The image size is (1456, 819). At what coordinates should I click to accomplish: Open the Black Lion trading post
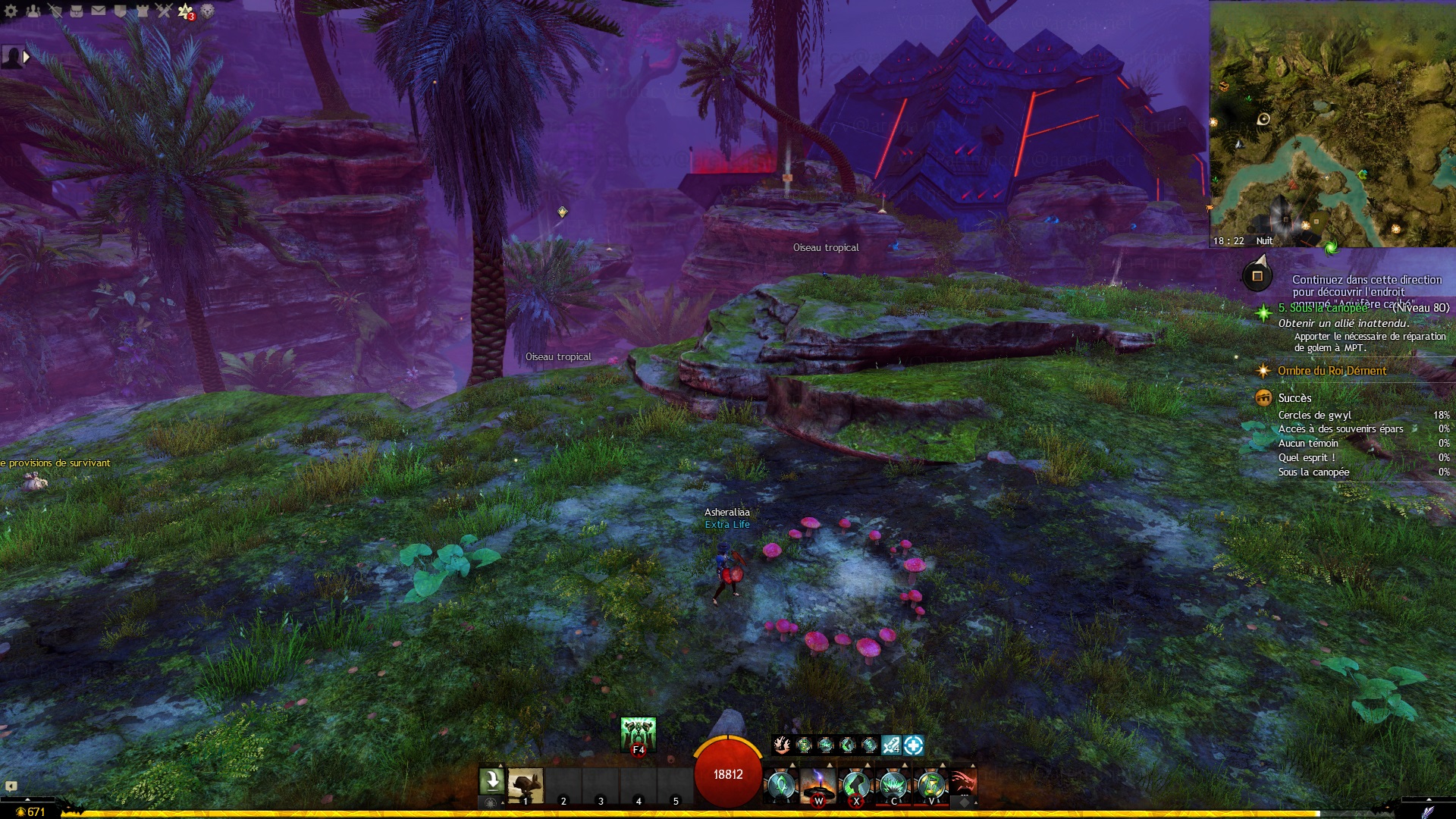pyautogui.click(x=208, y=11)
